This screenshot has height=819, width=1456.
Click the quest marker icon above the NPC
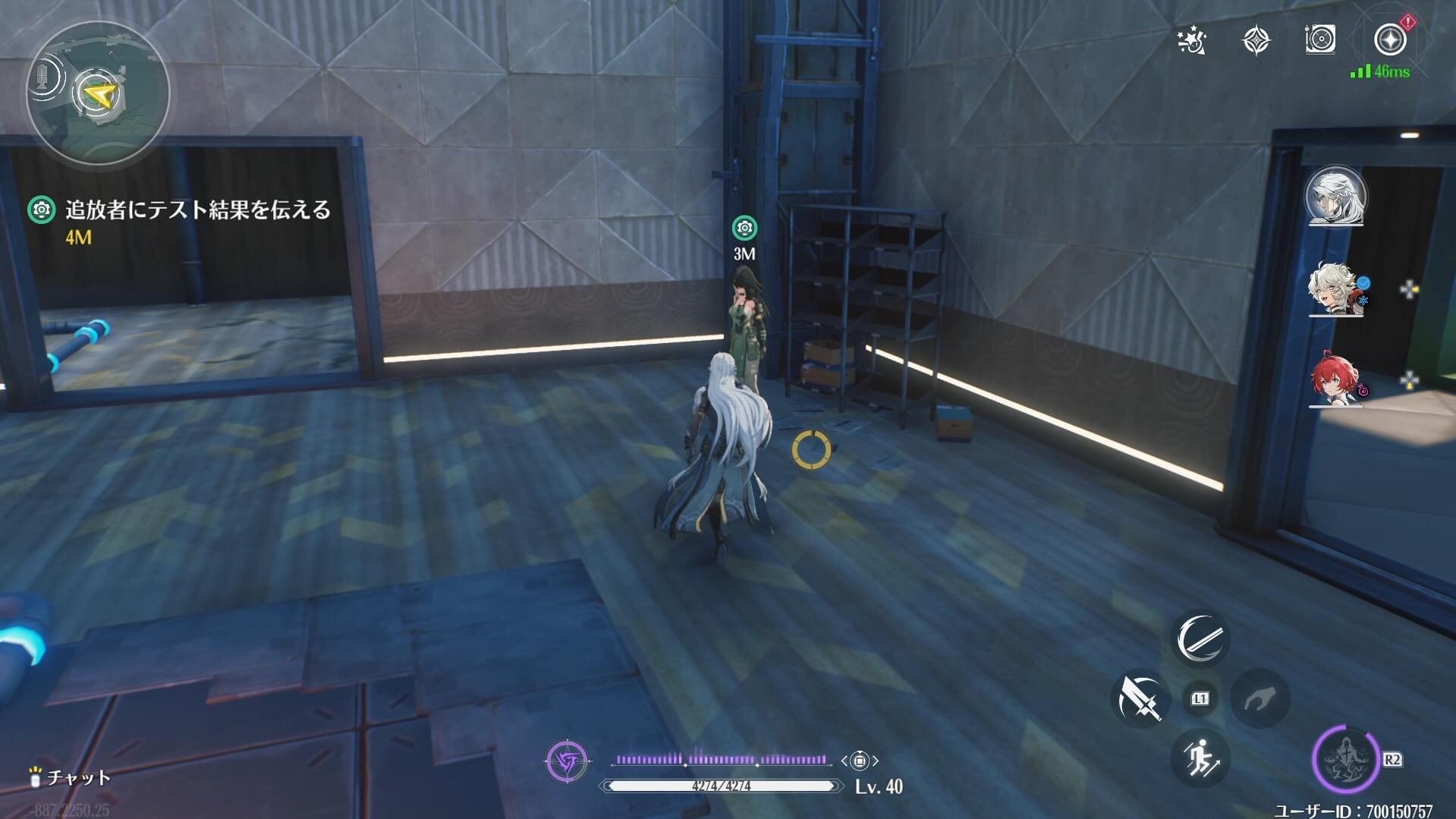744,228
